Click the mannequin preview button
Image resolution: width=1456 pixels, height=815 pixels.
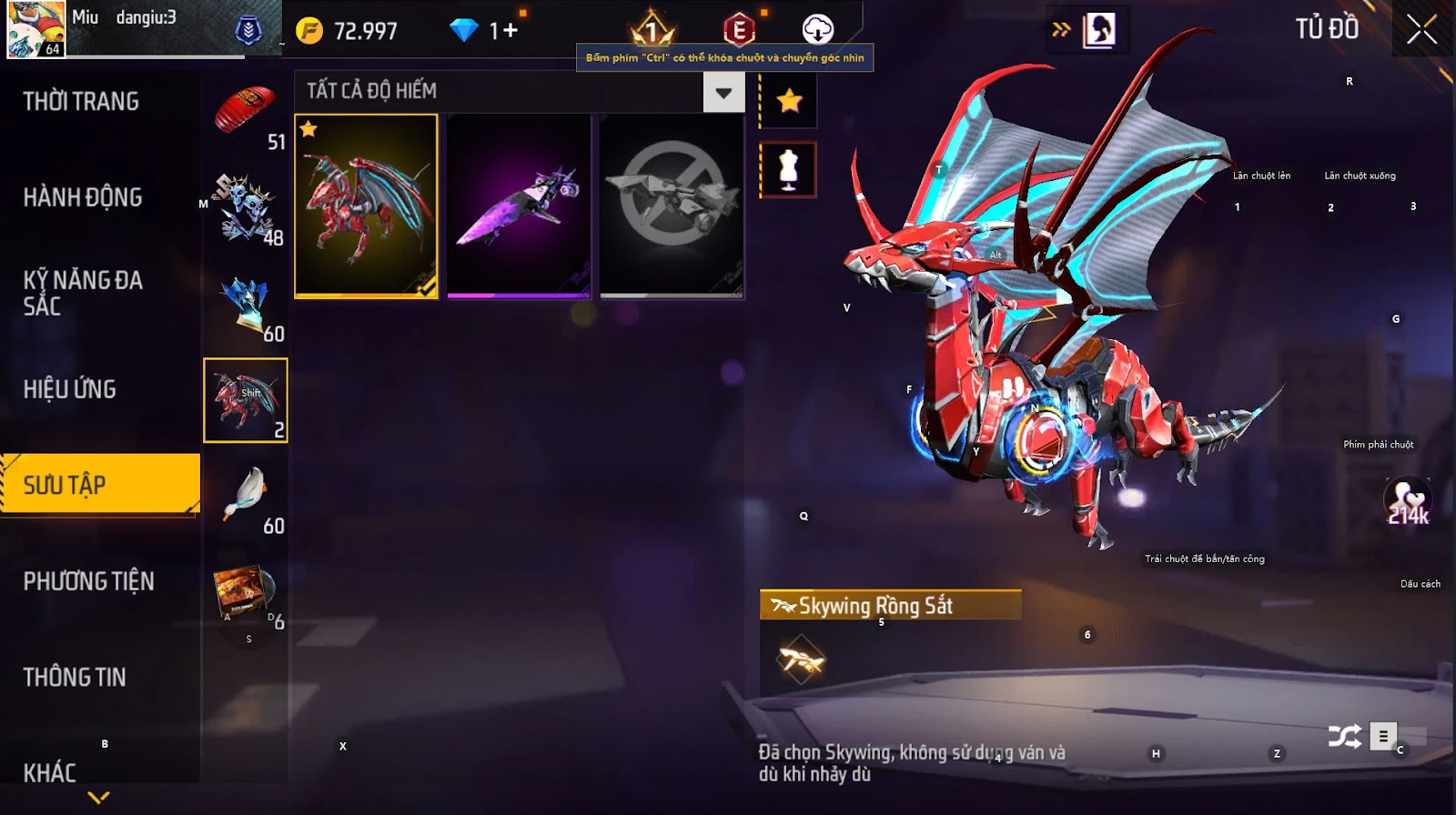[788, 170]
